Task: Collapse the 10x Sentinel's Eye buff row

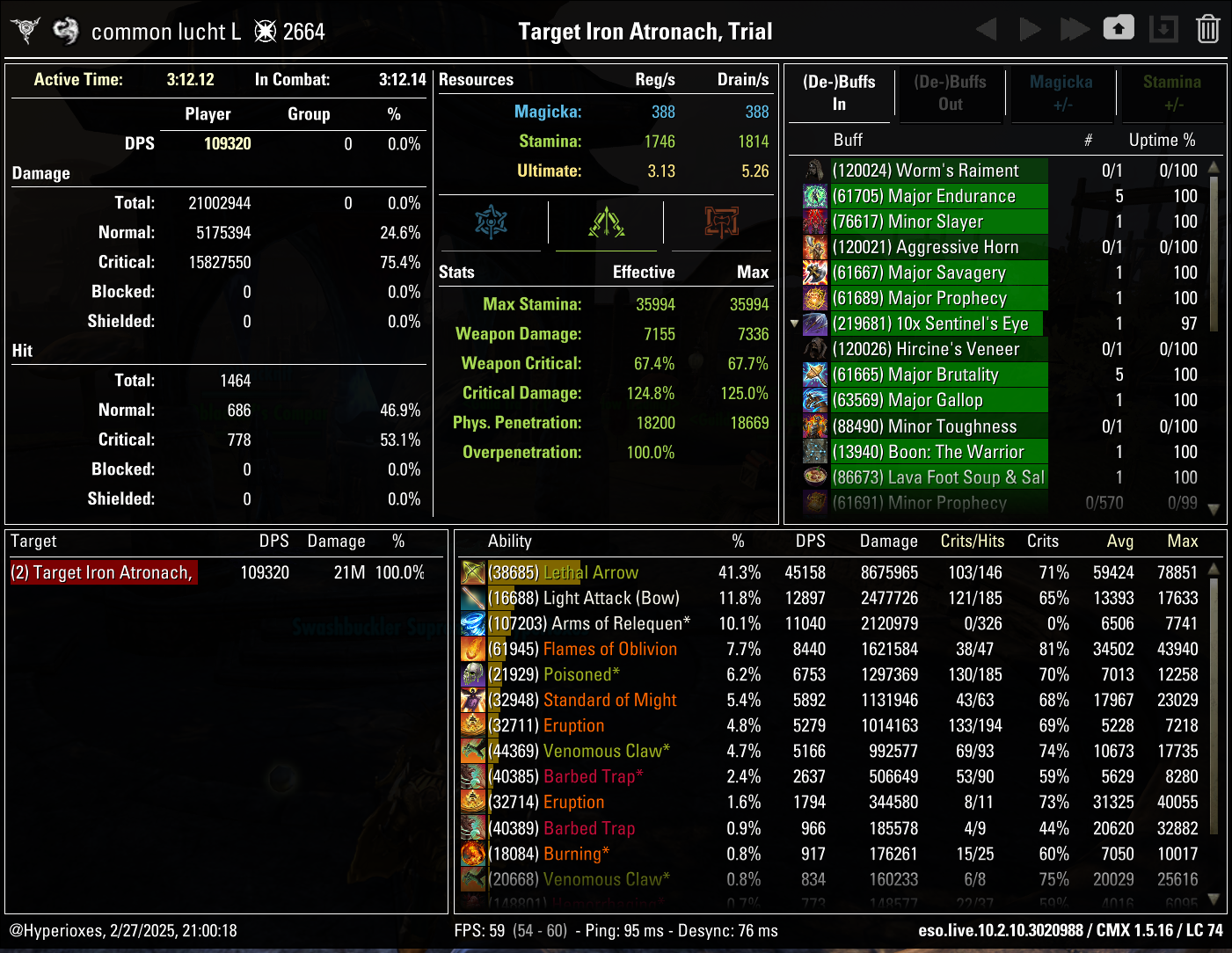Action: [794, 324]
